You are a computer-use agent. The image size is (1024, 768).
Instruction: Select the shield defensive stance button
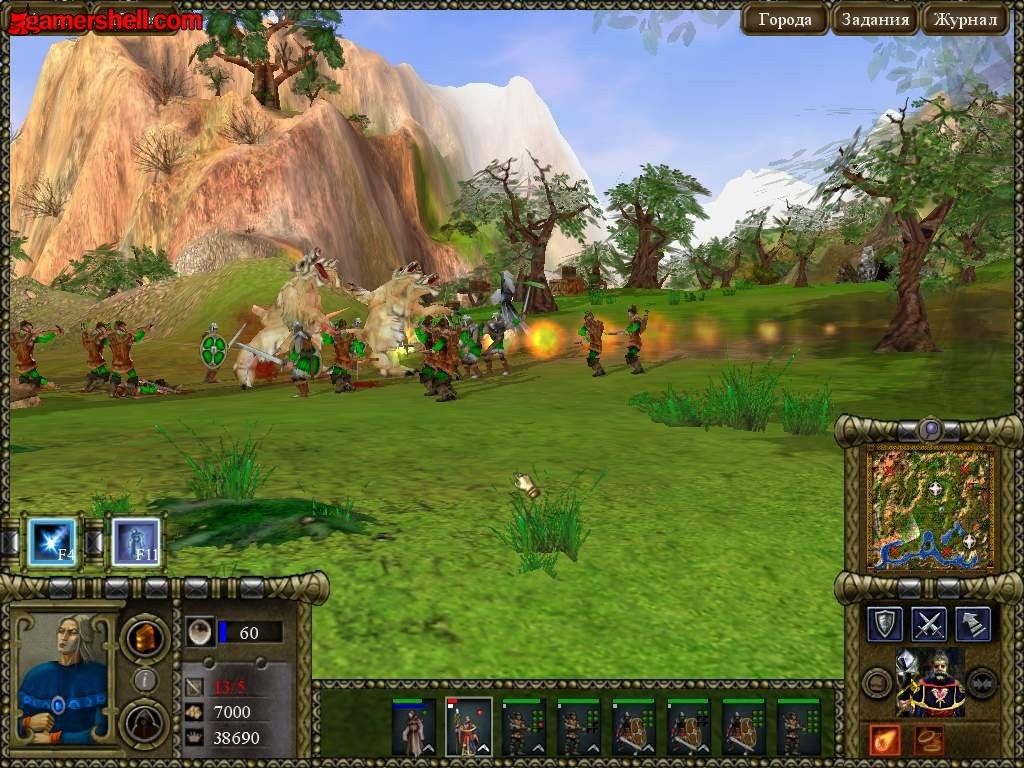click(x=885, y=623)
